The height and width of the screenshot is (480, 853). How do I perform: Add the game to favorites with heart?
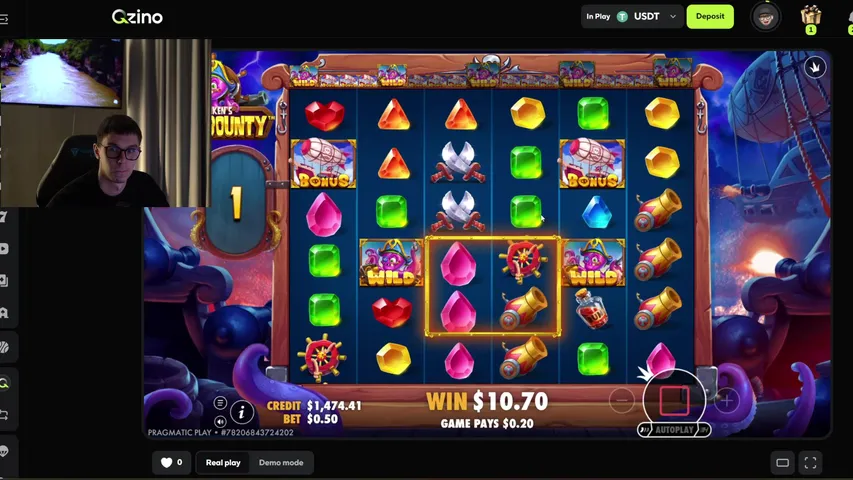[167, 462]
